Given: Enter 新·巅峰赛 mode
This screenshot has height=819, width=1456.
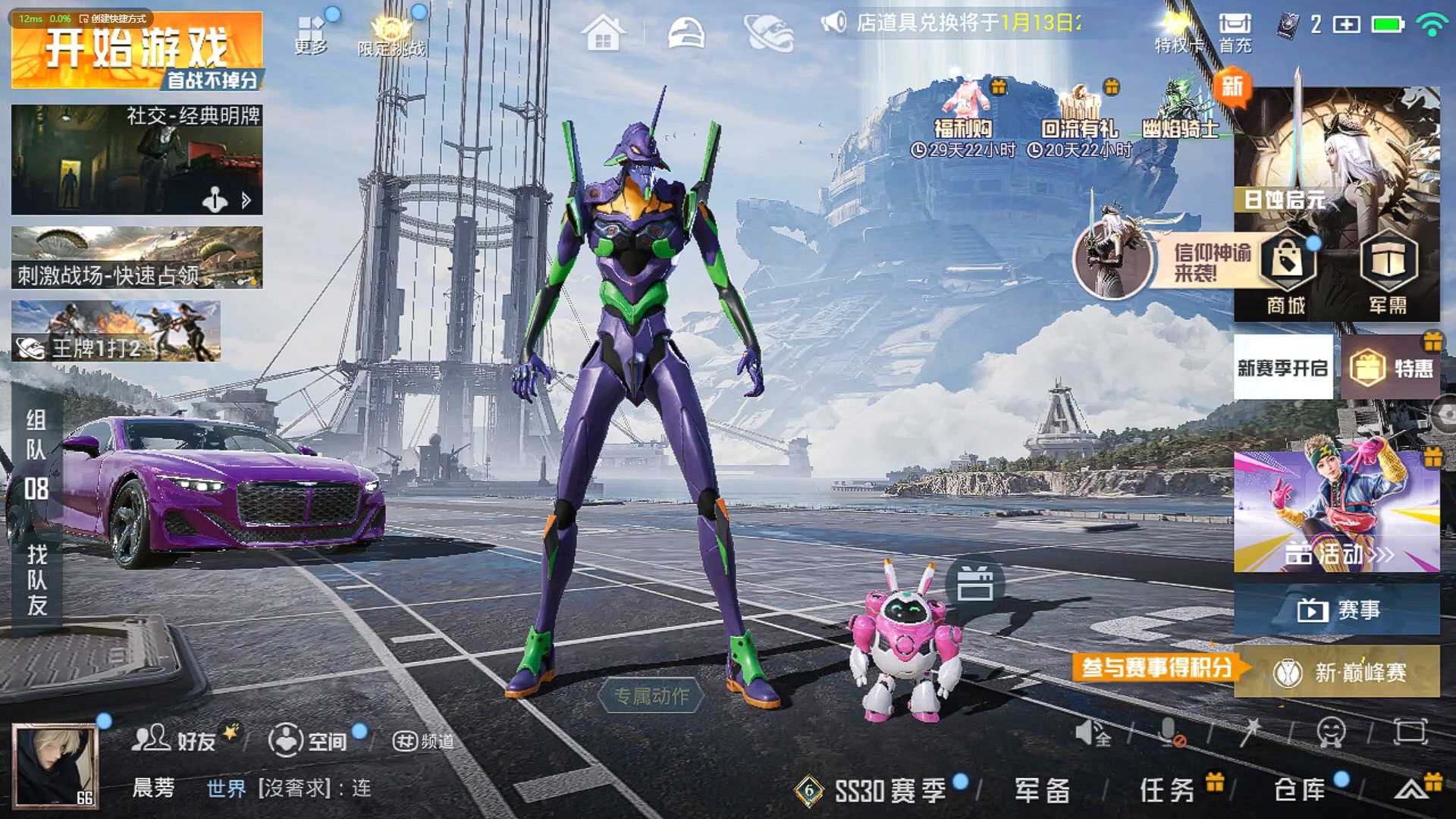Looking at the screenshot, I should coord(1338,672).
